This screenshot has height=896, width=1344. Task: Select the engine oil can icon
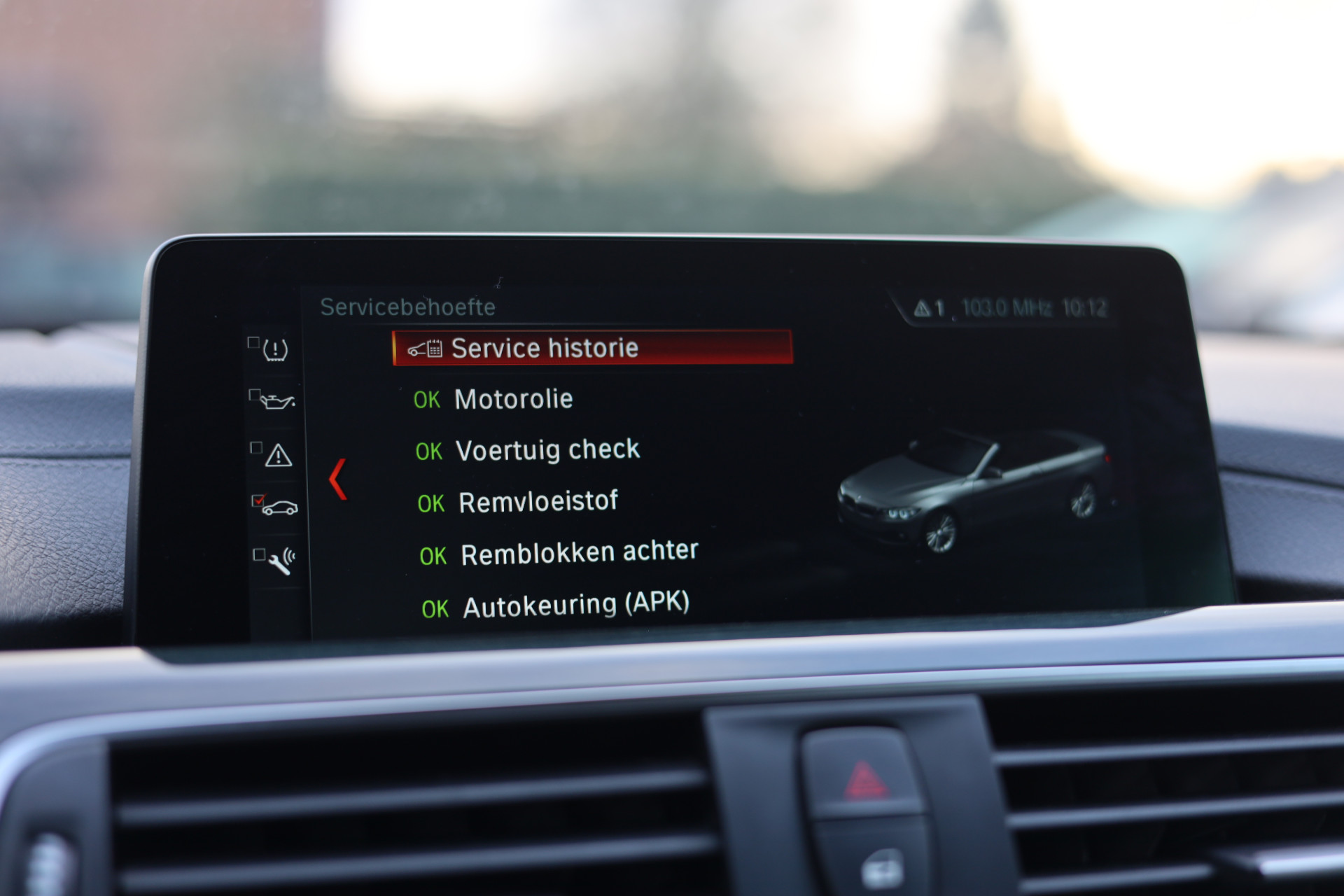[x=276, y=401]
